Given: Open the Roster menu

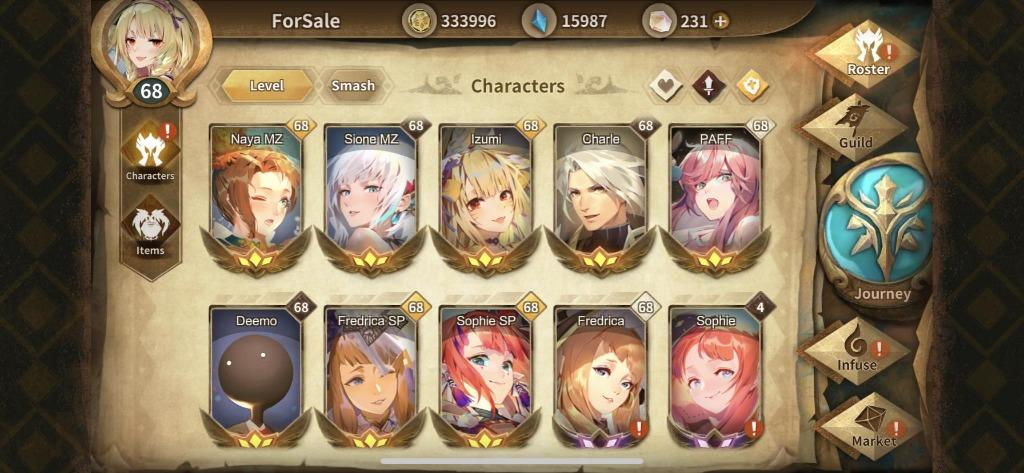Looking at the screenshot, I should 866,52.
